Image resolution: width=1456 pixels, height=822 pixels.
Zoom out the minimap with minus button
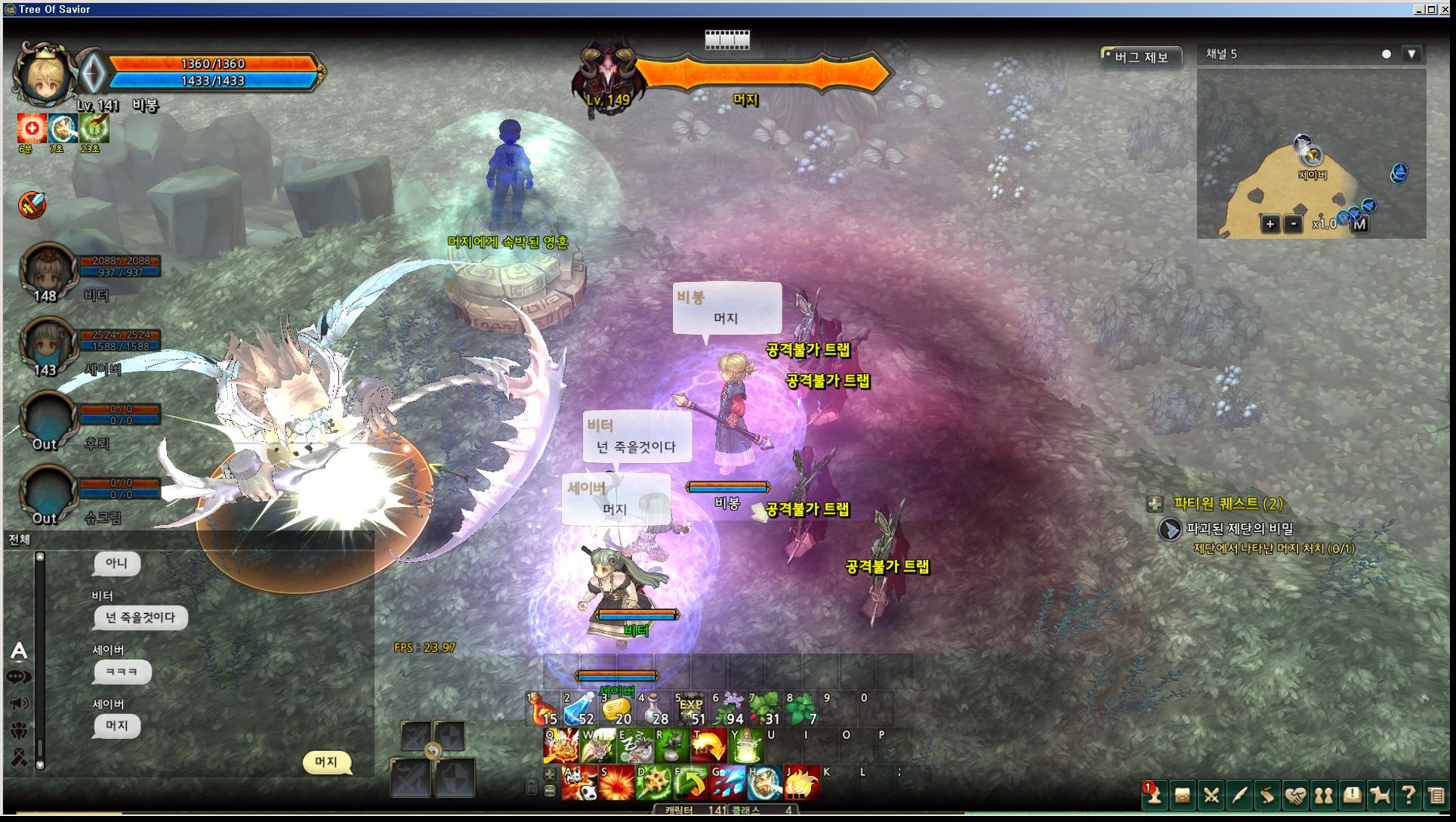pos(1294,224)
